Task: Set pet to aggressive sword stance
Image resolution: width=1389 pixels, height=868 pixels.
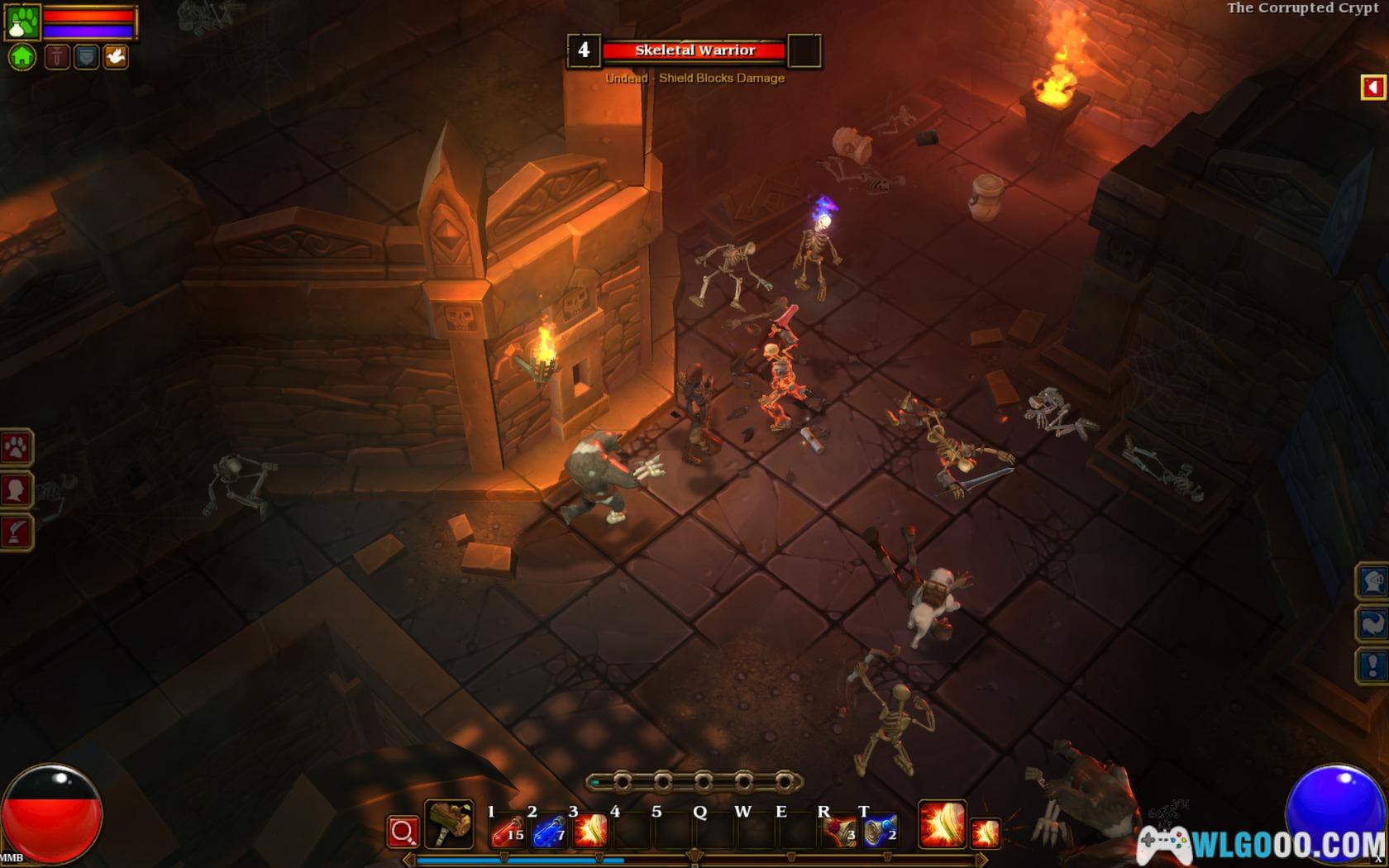Action: (57, 57)
